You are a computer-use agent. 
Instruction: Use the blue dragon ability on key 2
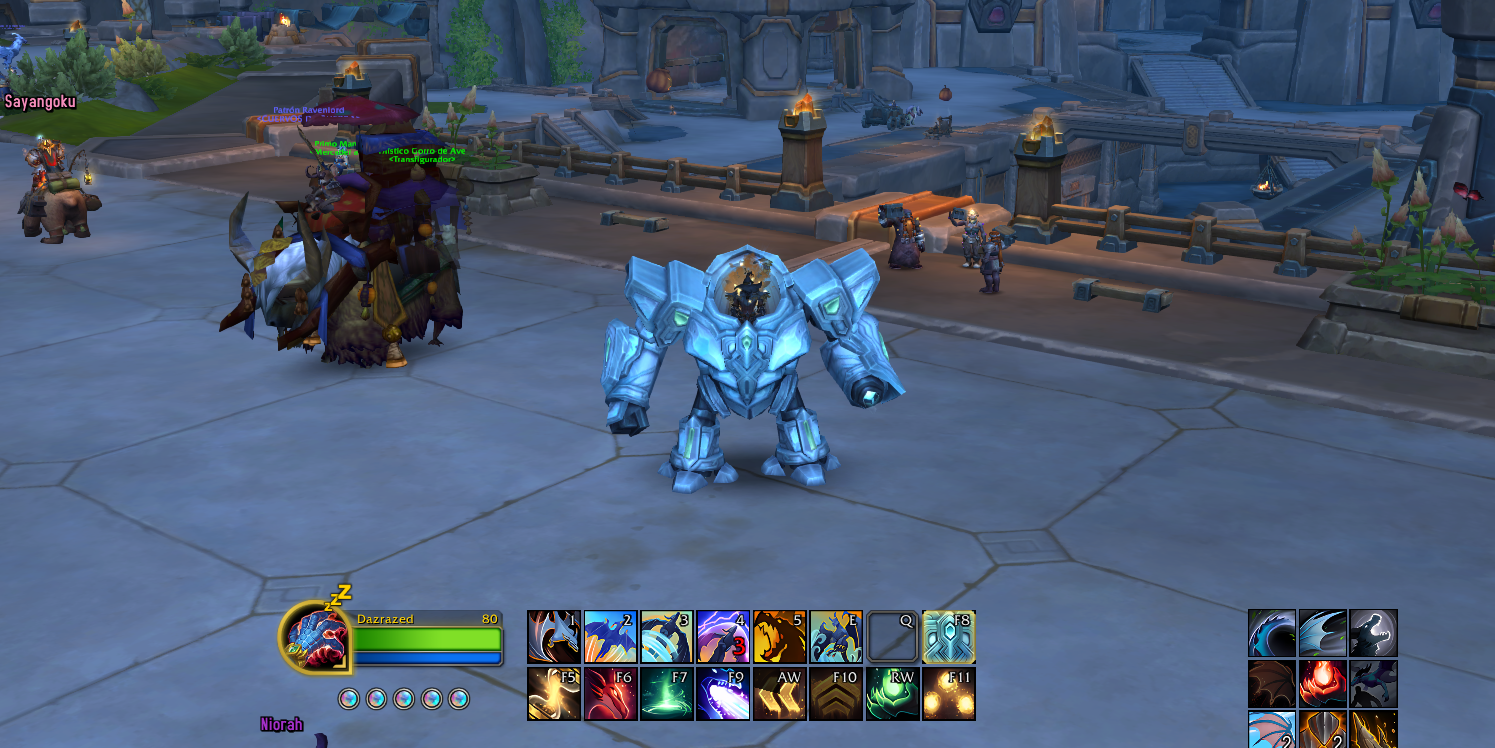pos(610,637)
